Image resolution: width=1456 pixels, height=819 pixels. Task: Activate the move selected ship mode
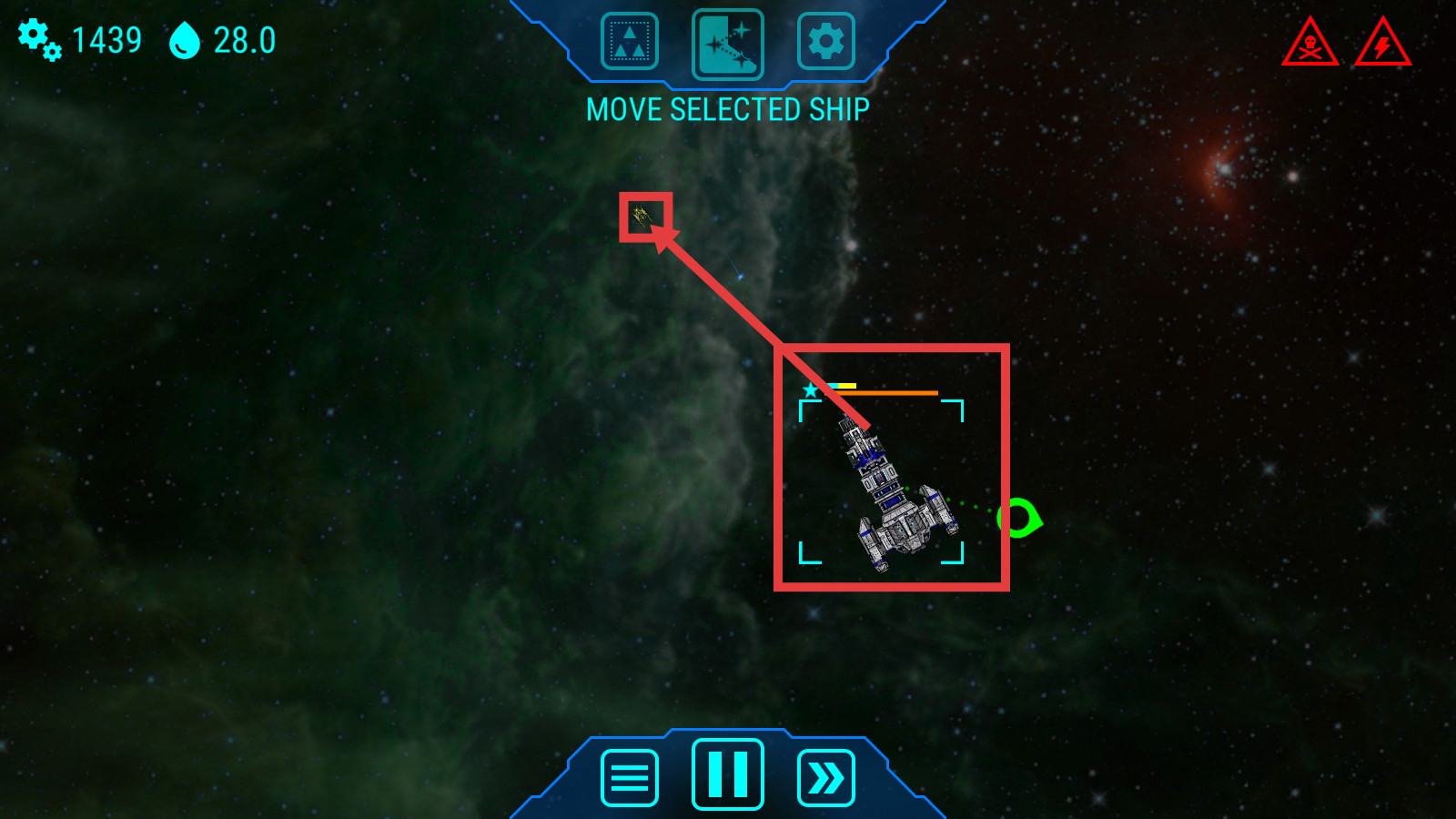pyautogui.click(x=727, y=44)
